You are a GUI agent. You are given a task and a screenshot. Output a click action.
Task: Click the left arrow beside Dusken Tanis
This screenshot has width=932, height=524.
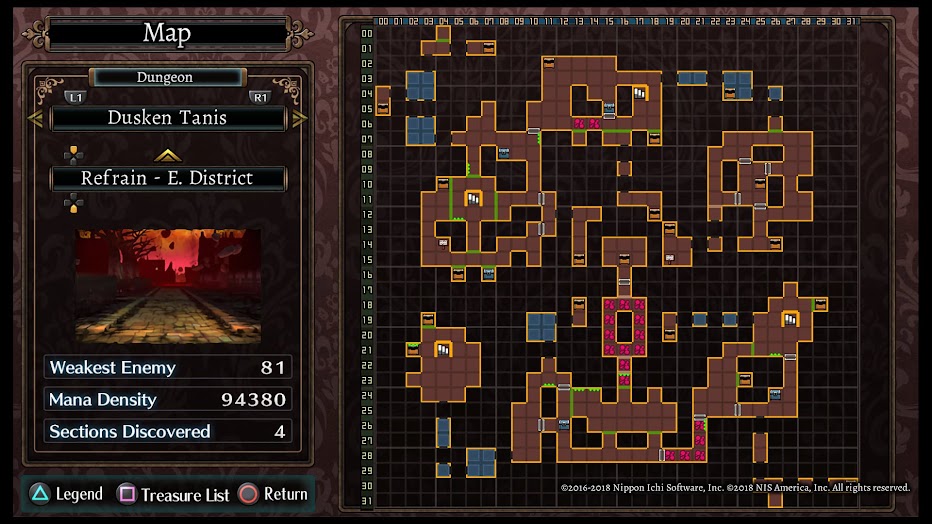point(35,119)
